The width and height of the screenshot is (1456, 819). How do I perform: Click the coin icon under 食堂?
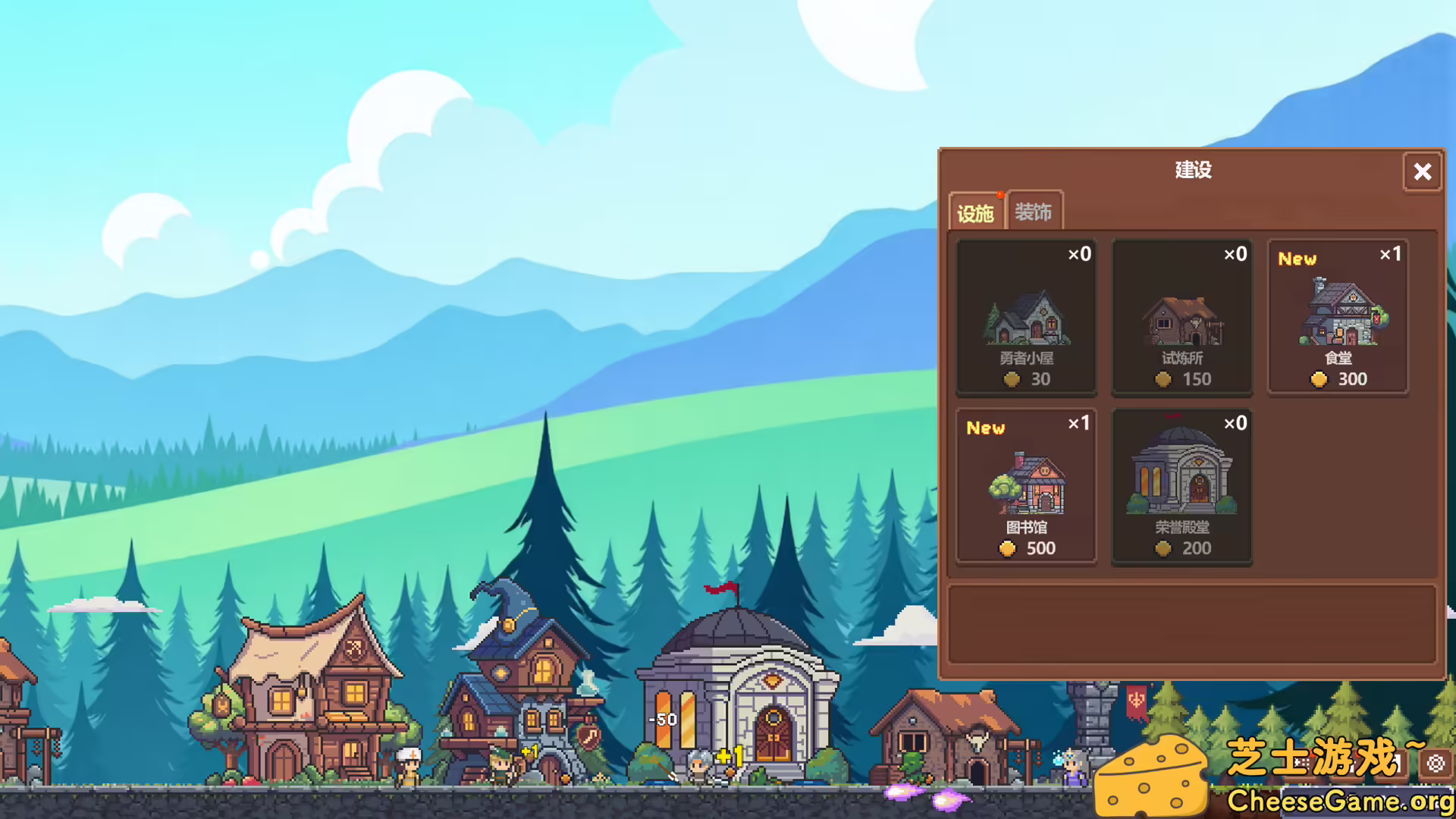click(1319, 379)
